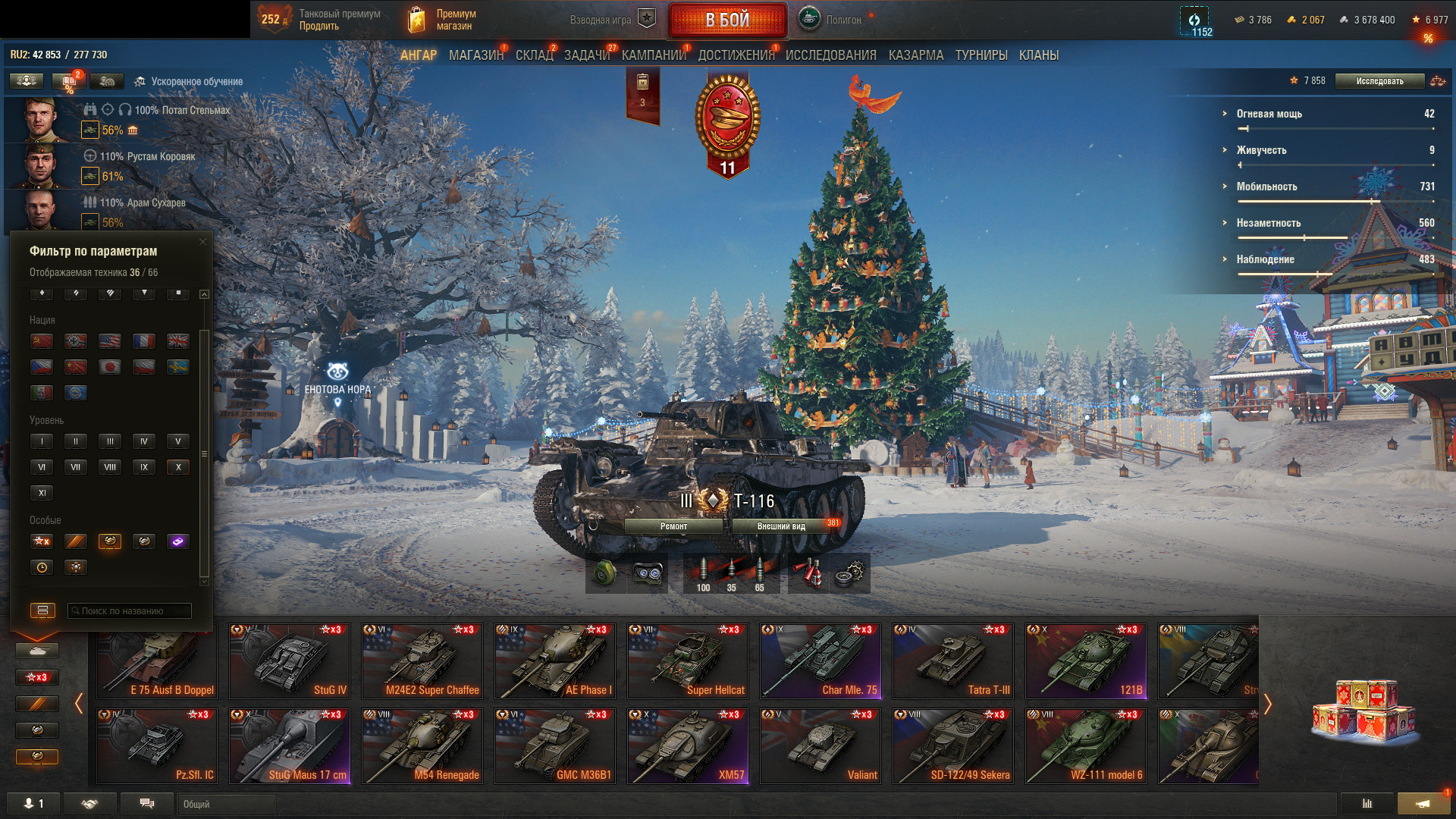
Task: Select the Valiant tank
Action: (821, 745)
